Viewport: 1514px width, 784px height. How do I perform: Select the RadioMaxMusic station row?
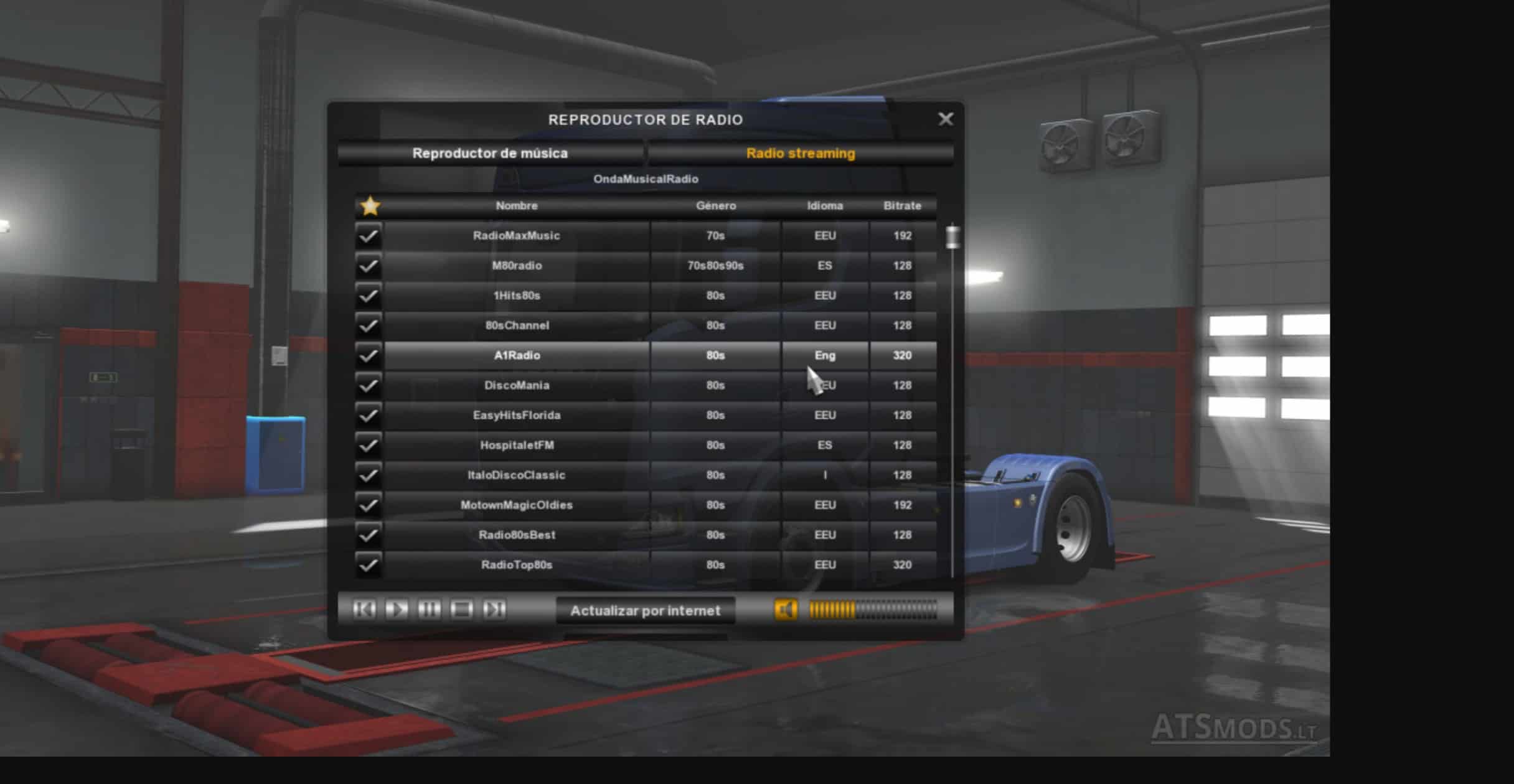(516, 236)
